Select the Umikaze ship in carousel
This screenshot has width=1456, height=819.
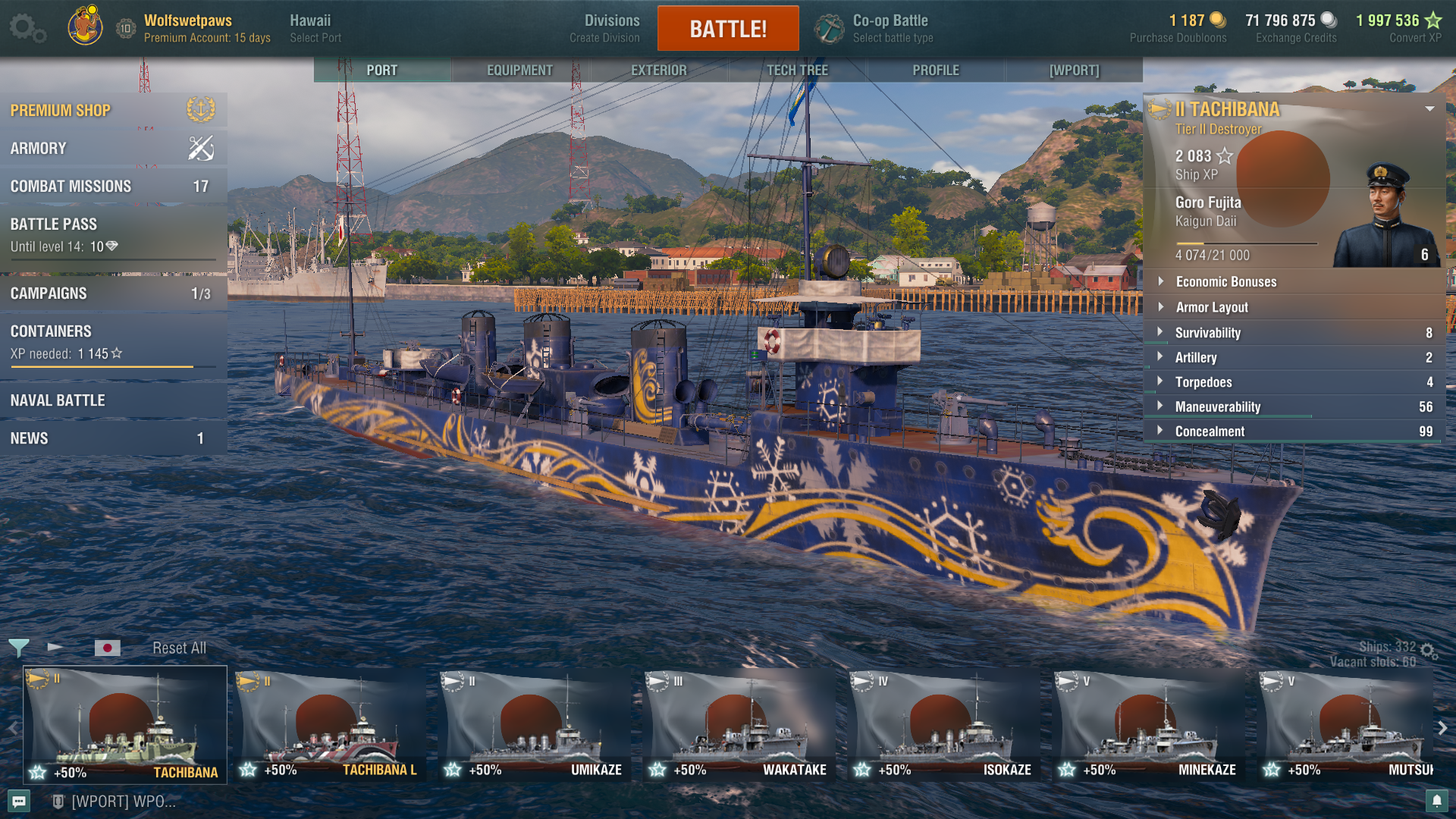tap(535, 724)
